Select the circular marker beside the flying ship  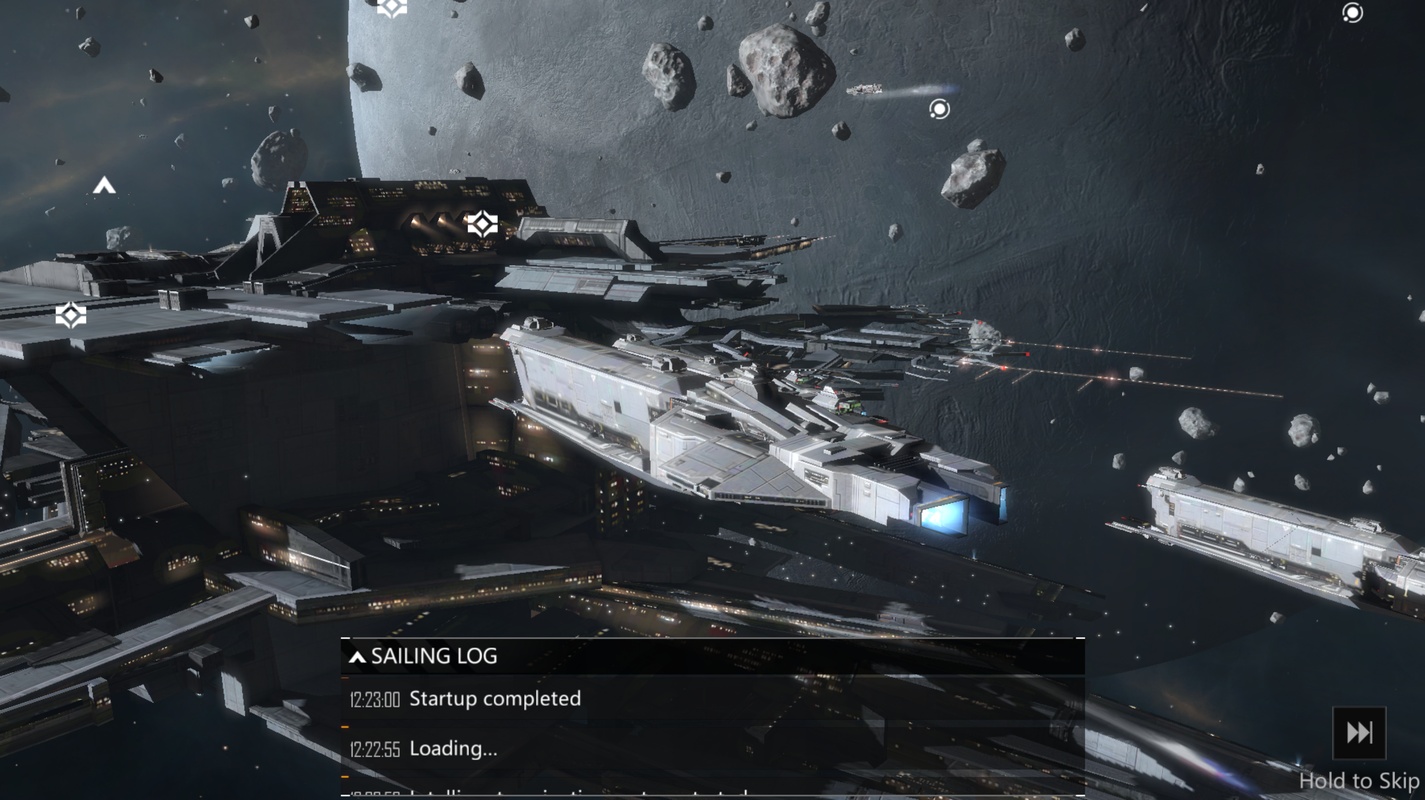coord(939,109)
